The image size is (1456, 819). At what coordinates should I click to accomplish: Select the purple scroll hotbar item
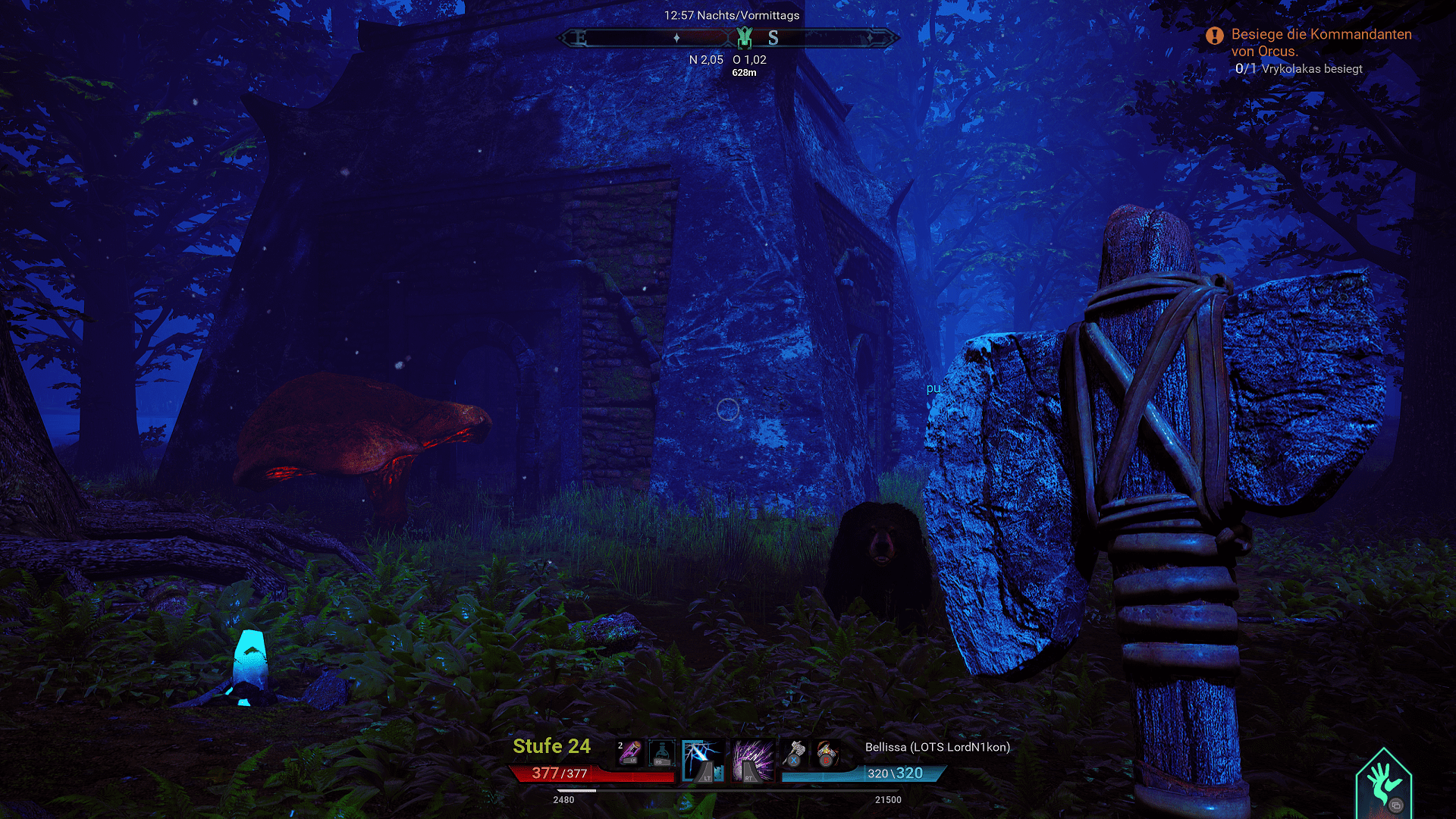[x=630, y=753]
